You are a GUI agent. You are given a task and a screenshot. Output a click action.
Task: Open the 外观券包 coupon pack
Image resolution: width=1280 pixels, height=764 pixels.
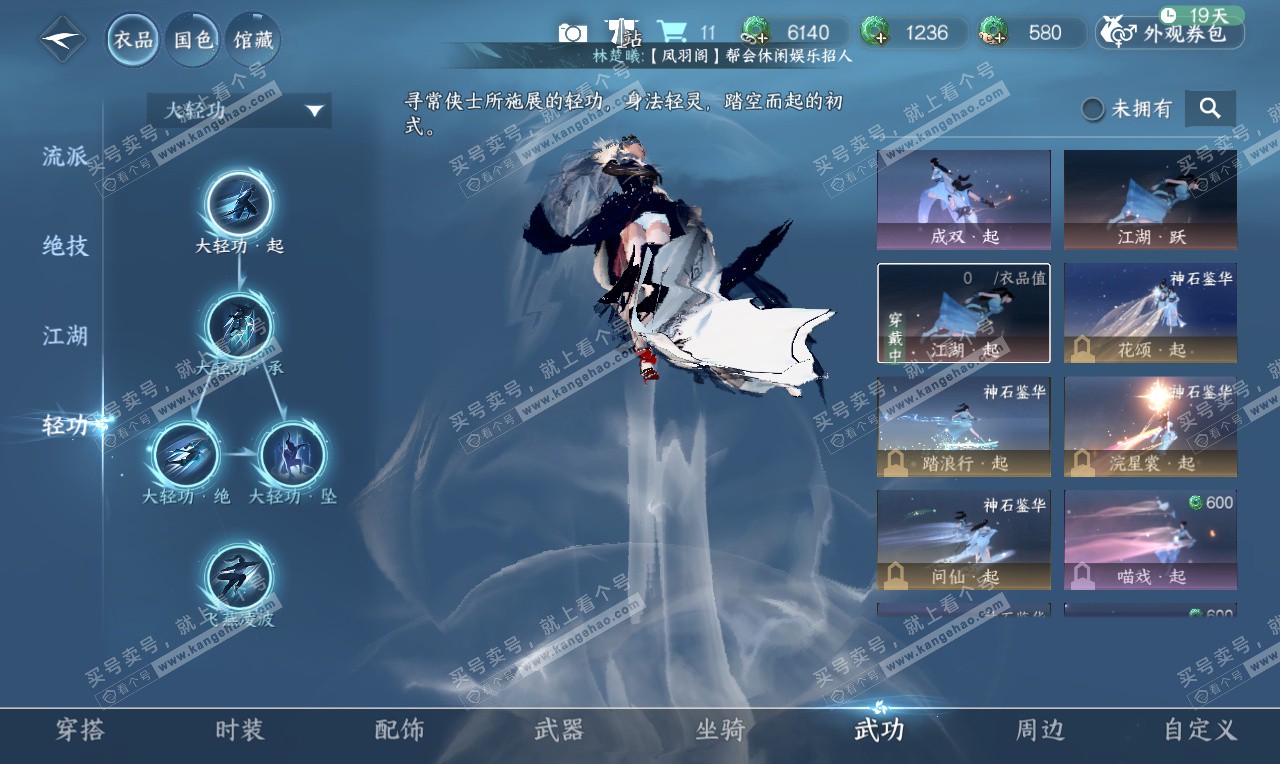tap(1170, 33)
